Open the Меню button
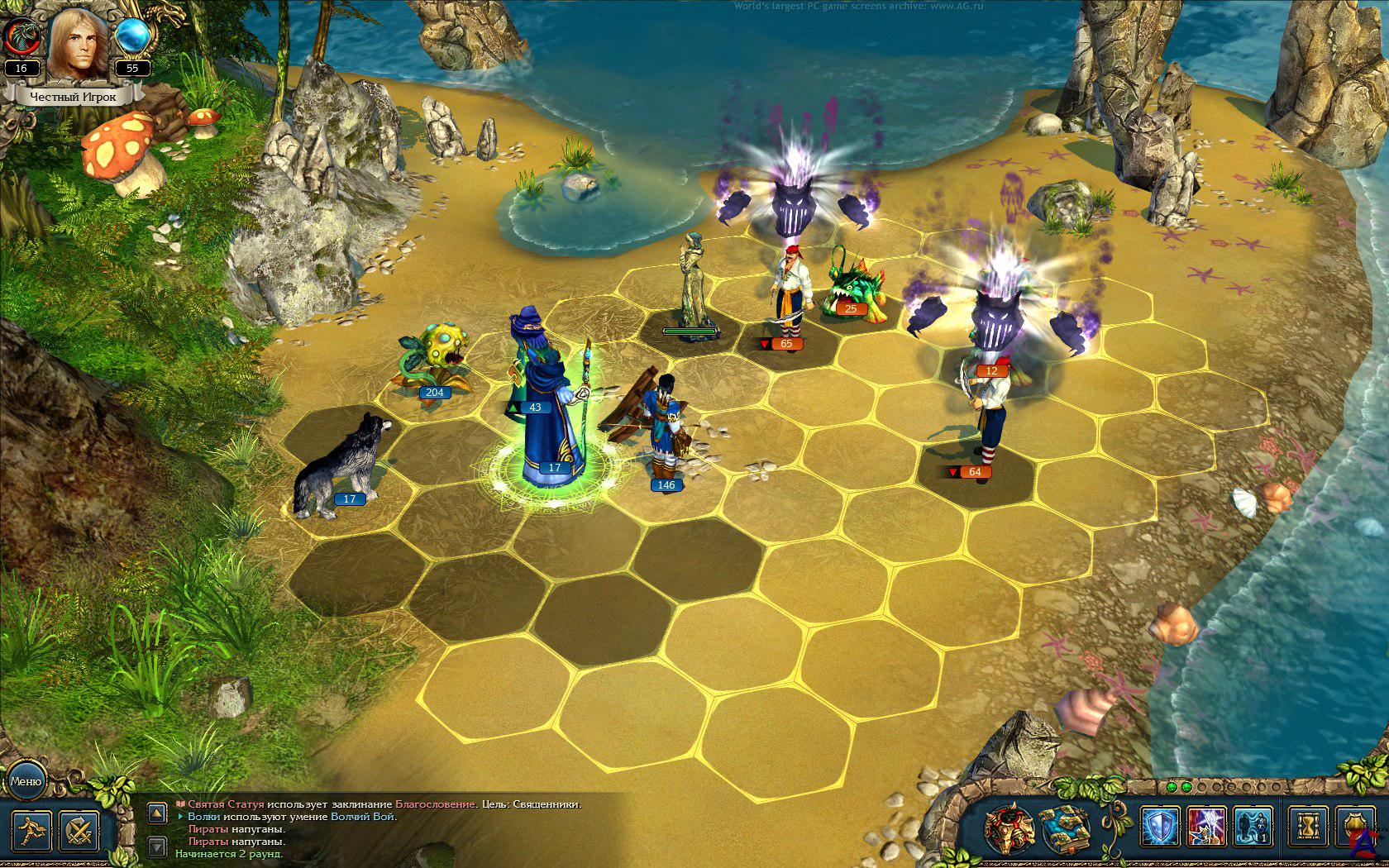 pos(25,780)
